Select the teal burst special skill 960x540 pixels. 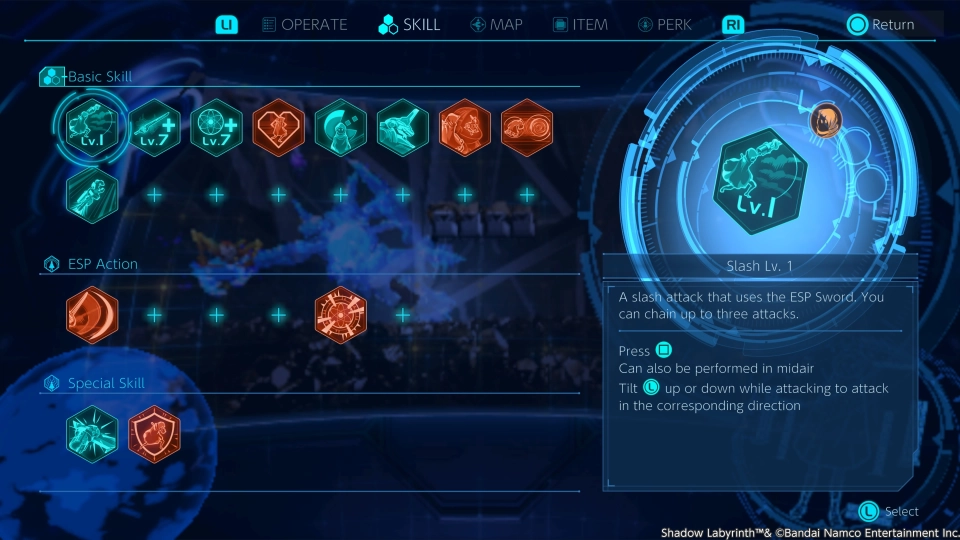(92, 434)
